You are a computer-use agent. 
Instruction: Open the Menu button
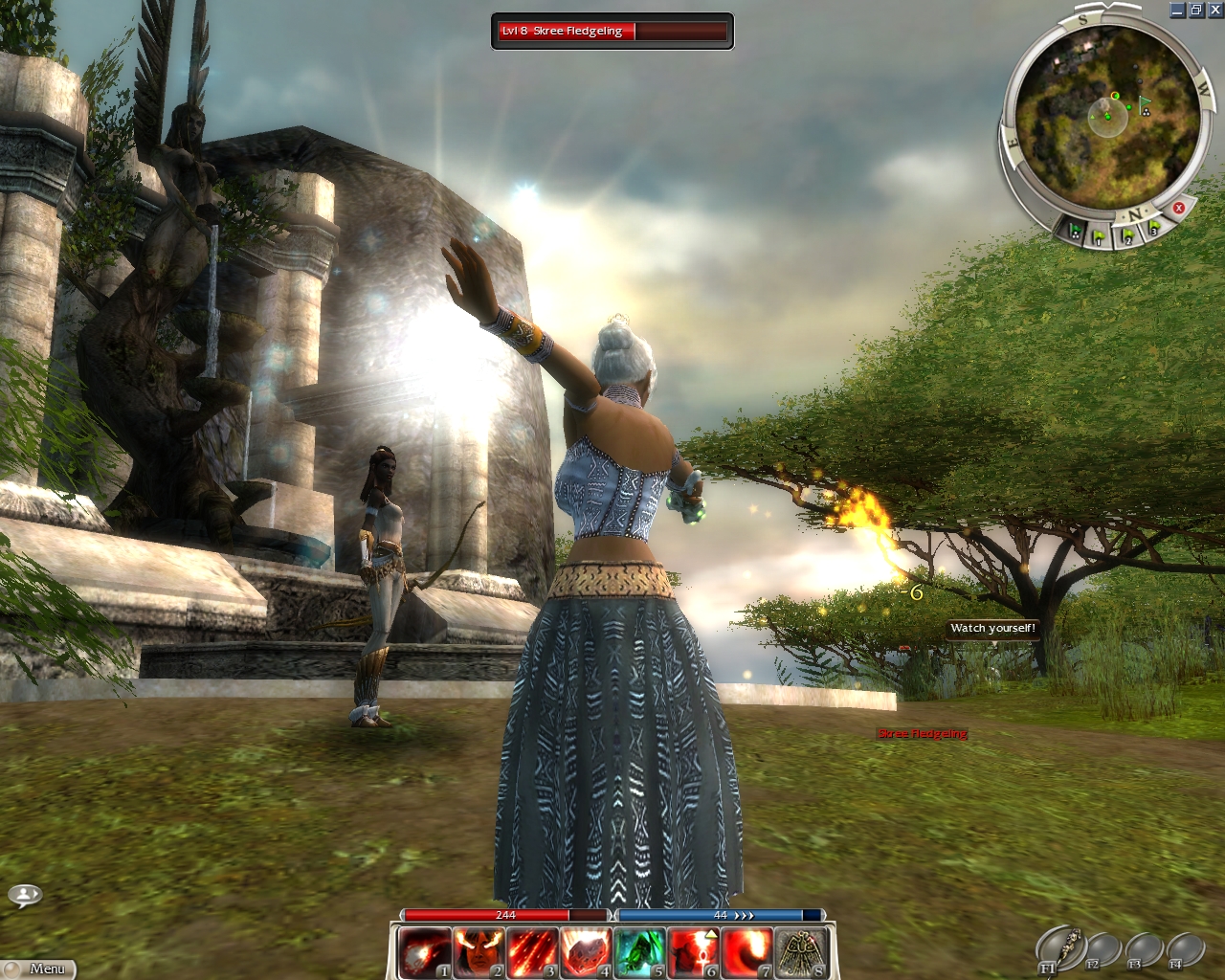[38, 969]
